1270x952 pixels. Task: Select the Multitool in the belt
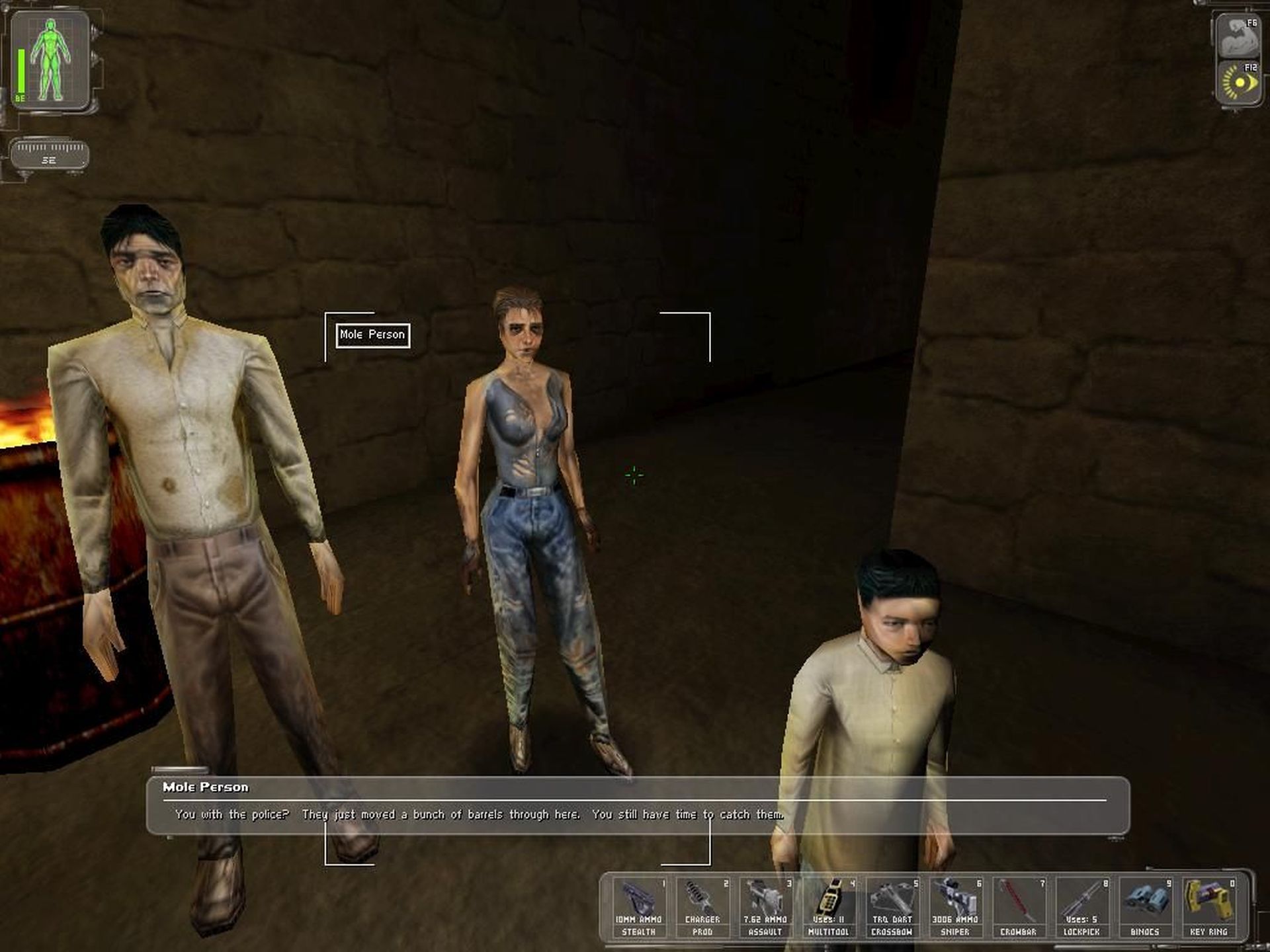pyautogui.click(x=829, y=906)
